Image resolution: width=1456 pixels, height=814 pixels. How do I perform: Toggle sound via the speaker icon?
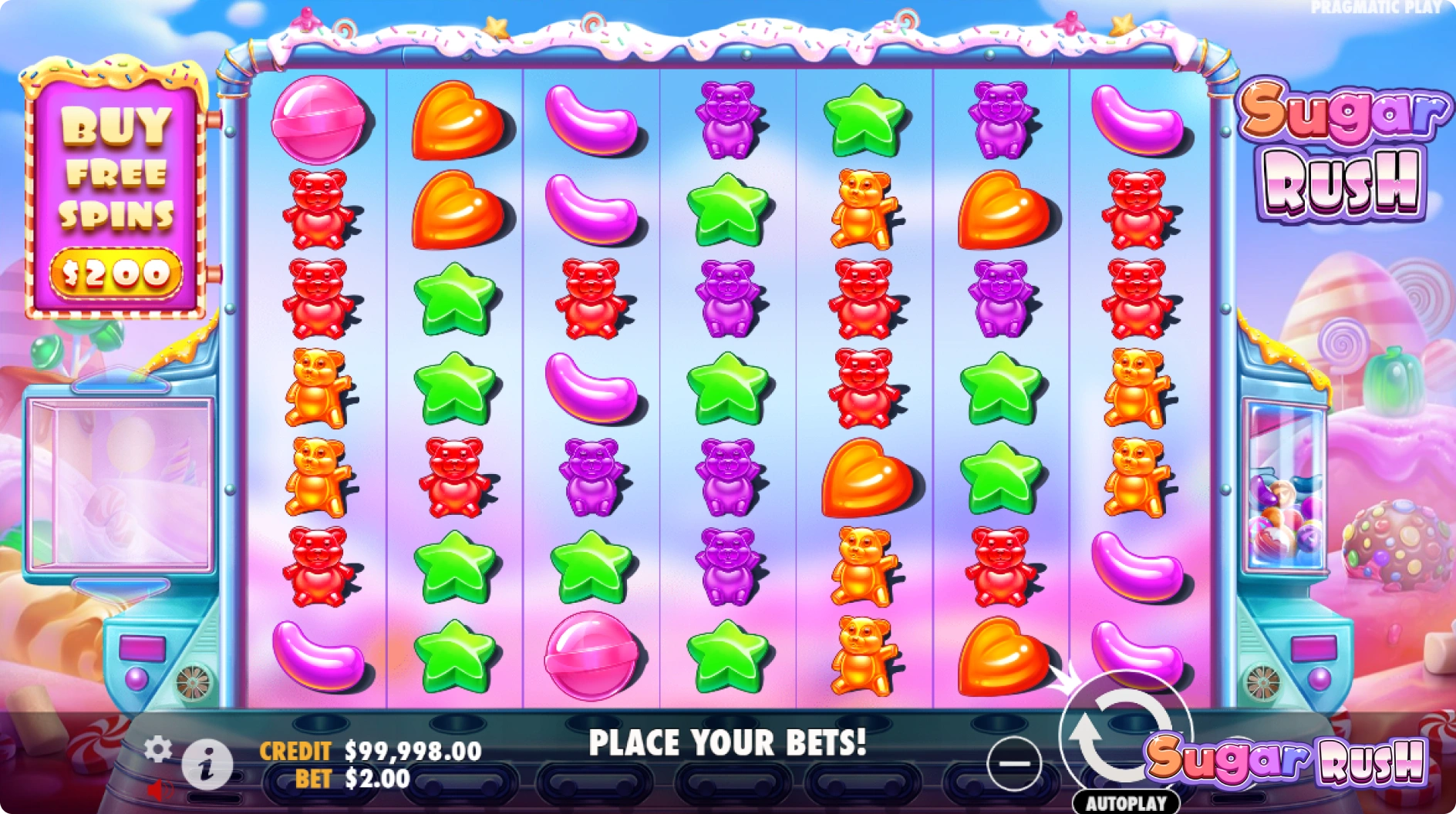(x=159, y=789)
